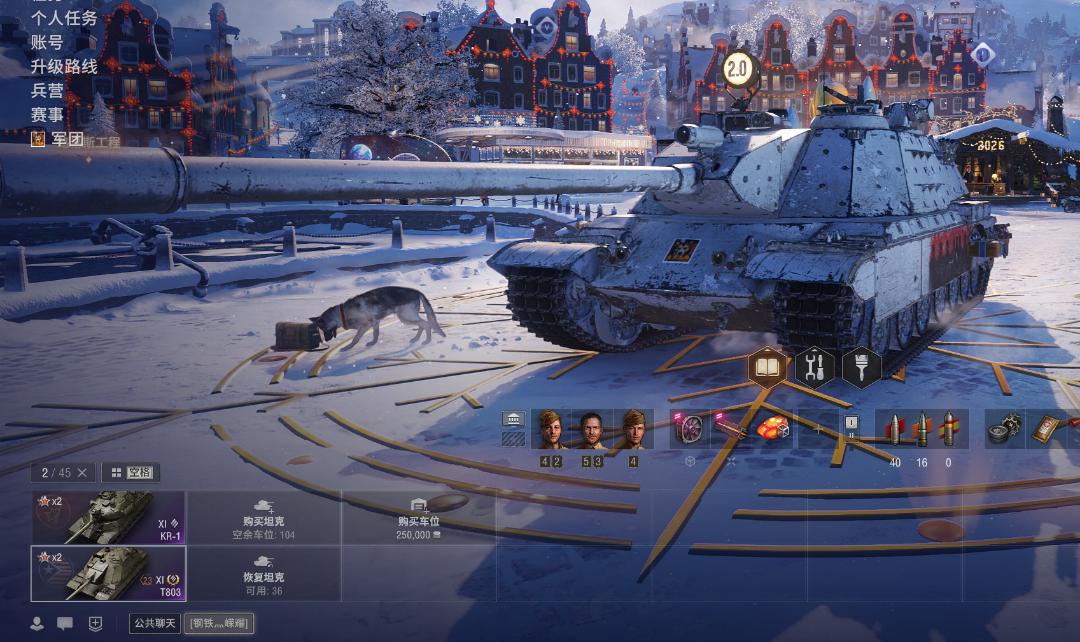1080x642 pixels.
Task: Open the 公共聊天 public chat channel
Action: [155, 623]
